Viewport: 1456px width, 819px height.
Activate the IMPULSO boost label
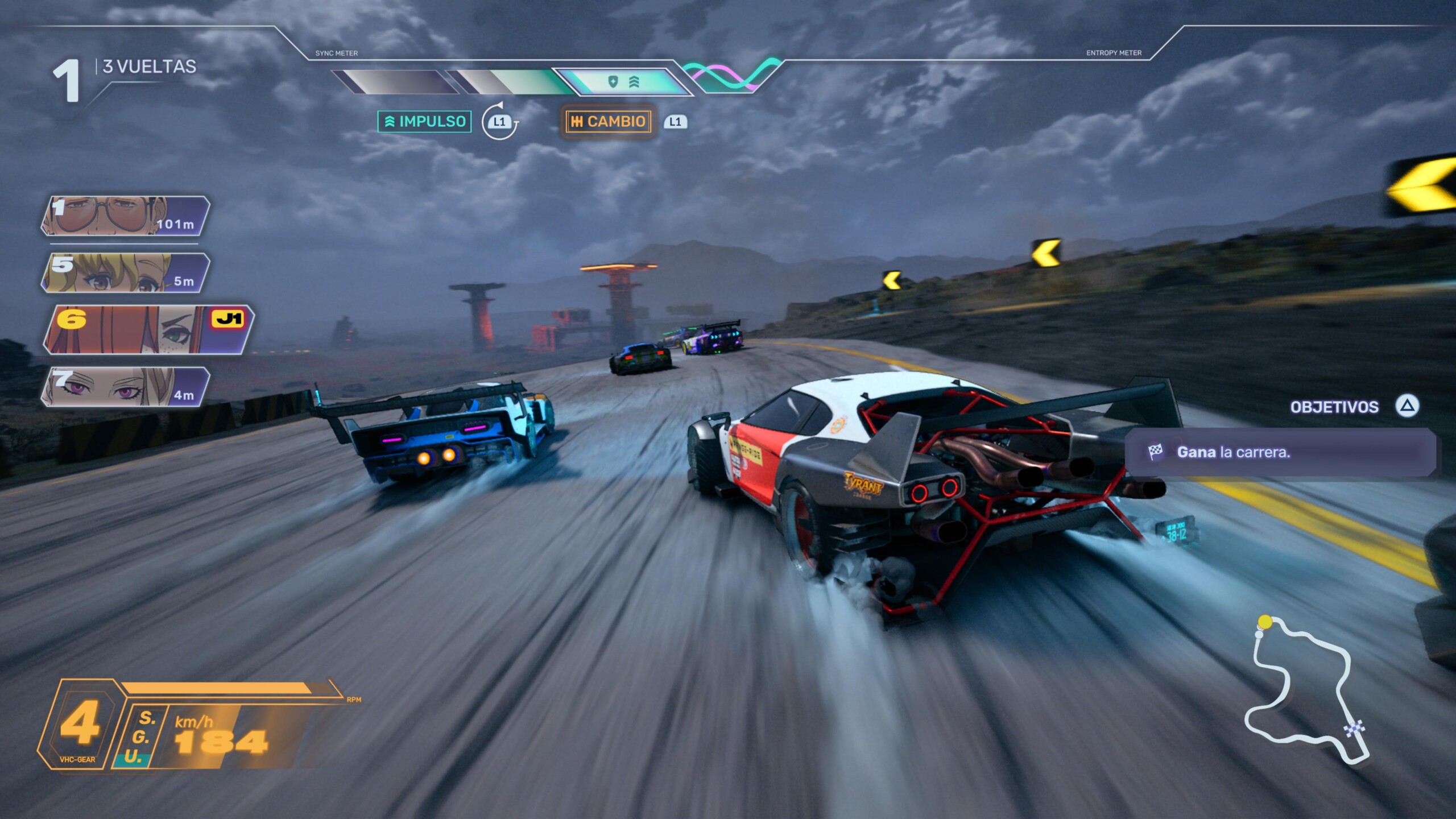[424, 121]
